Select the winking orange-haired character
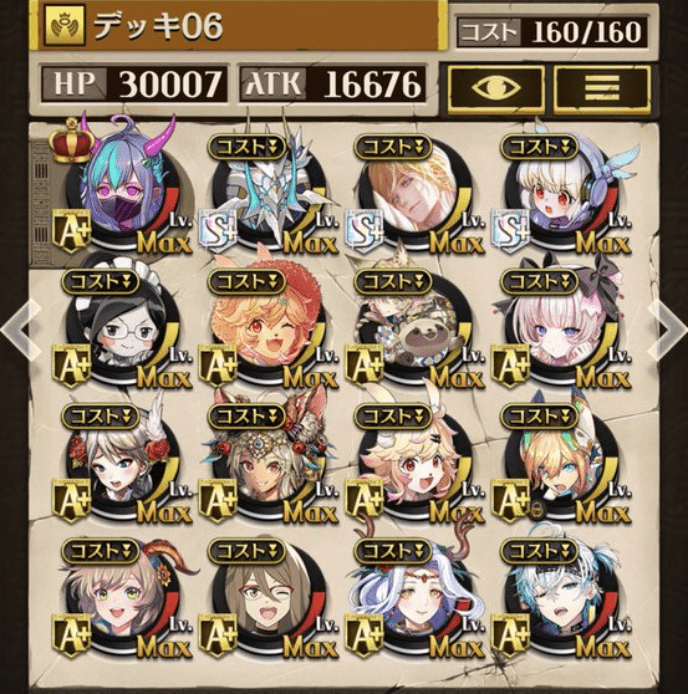The image size is (688, 694). 268,330
